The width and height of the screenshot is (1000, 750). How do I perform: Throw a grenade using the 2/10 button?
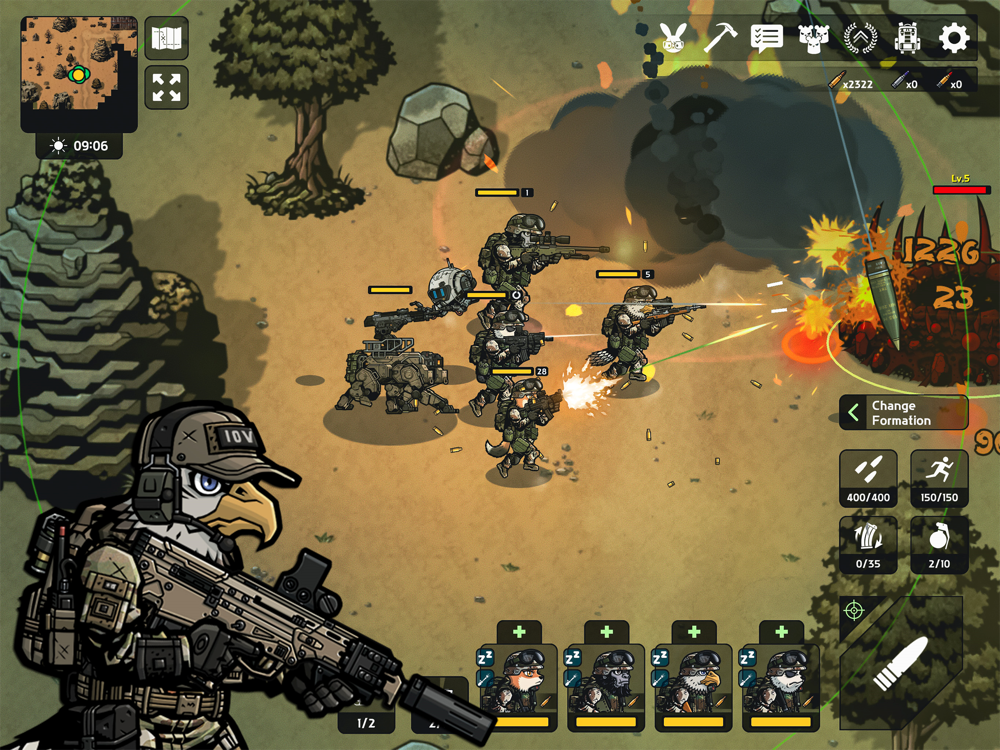coord(939,545)
